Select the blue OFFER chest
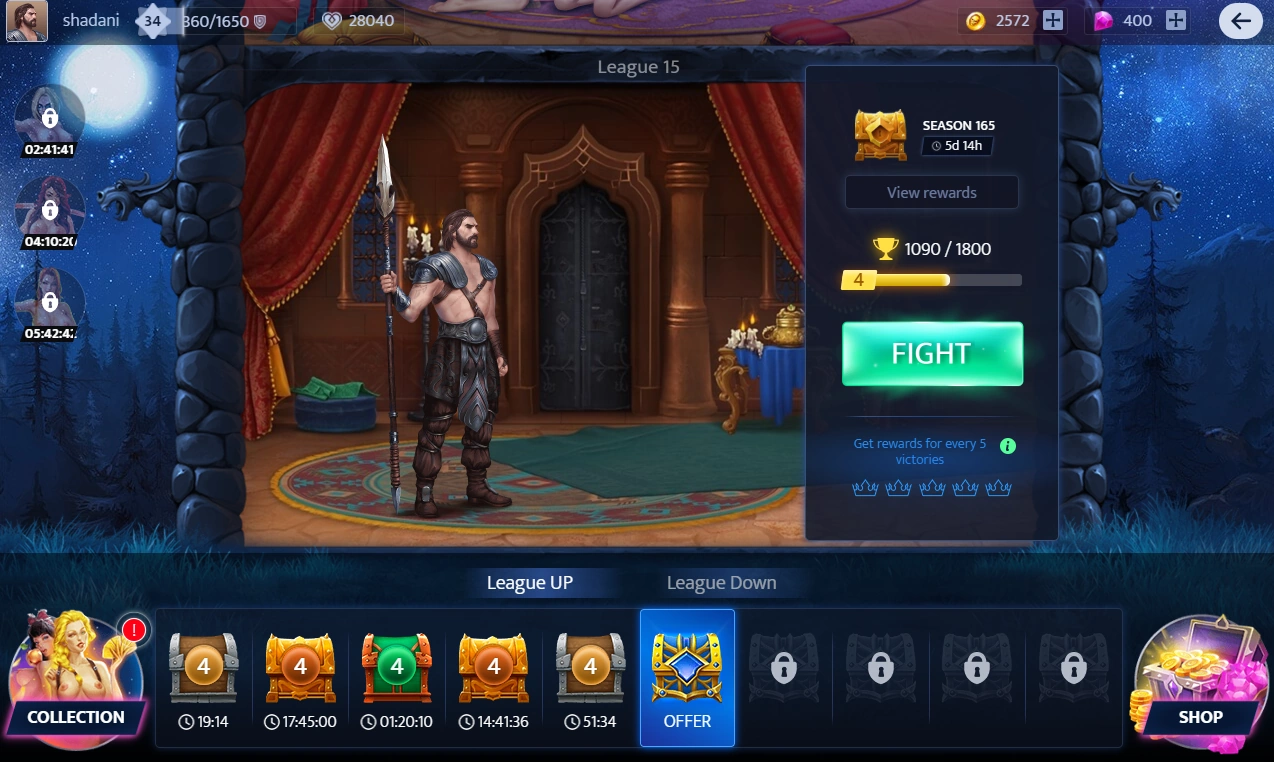The width and height of the screenshot is (1274, 762). coord(687,678)
